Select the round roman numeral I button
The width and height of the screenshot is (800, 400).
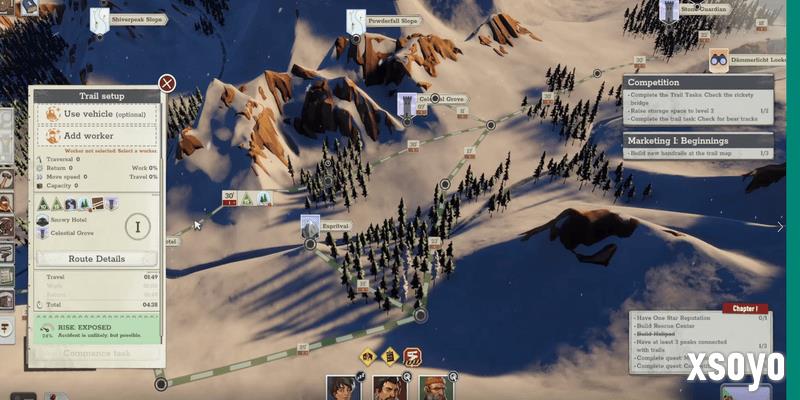coord(139,226)
